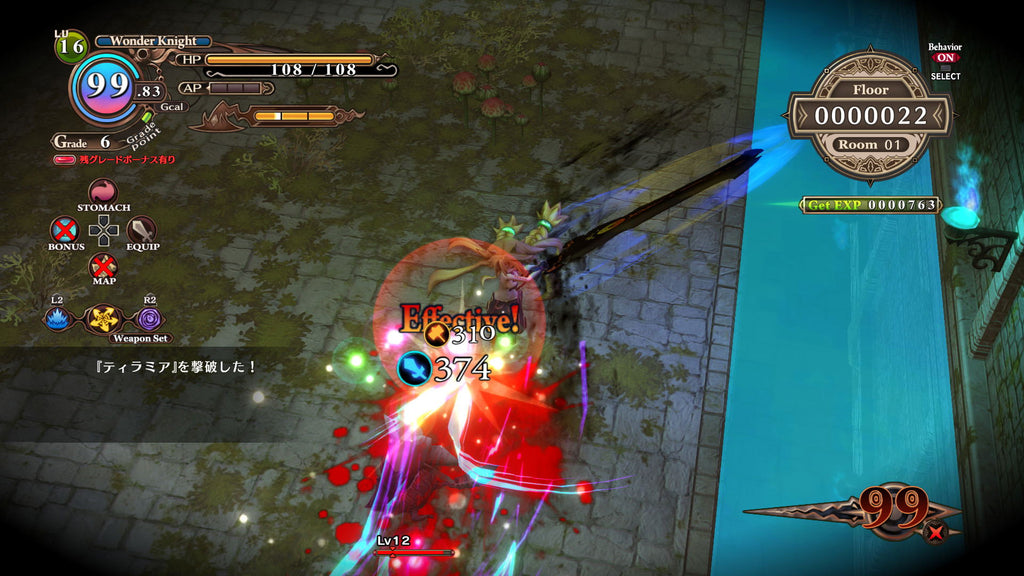1024x576 pixels.
Task: Toggle the Behavior ON indicator
Action: coord(944,58)
